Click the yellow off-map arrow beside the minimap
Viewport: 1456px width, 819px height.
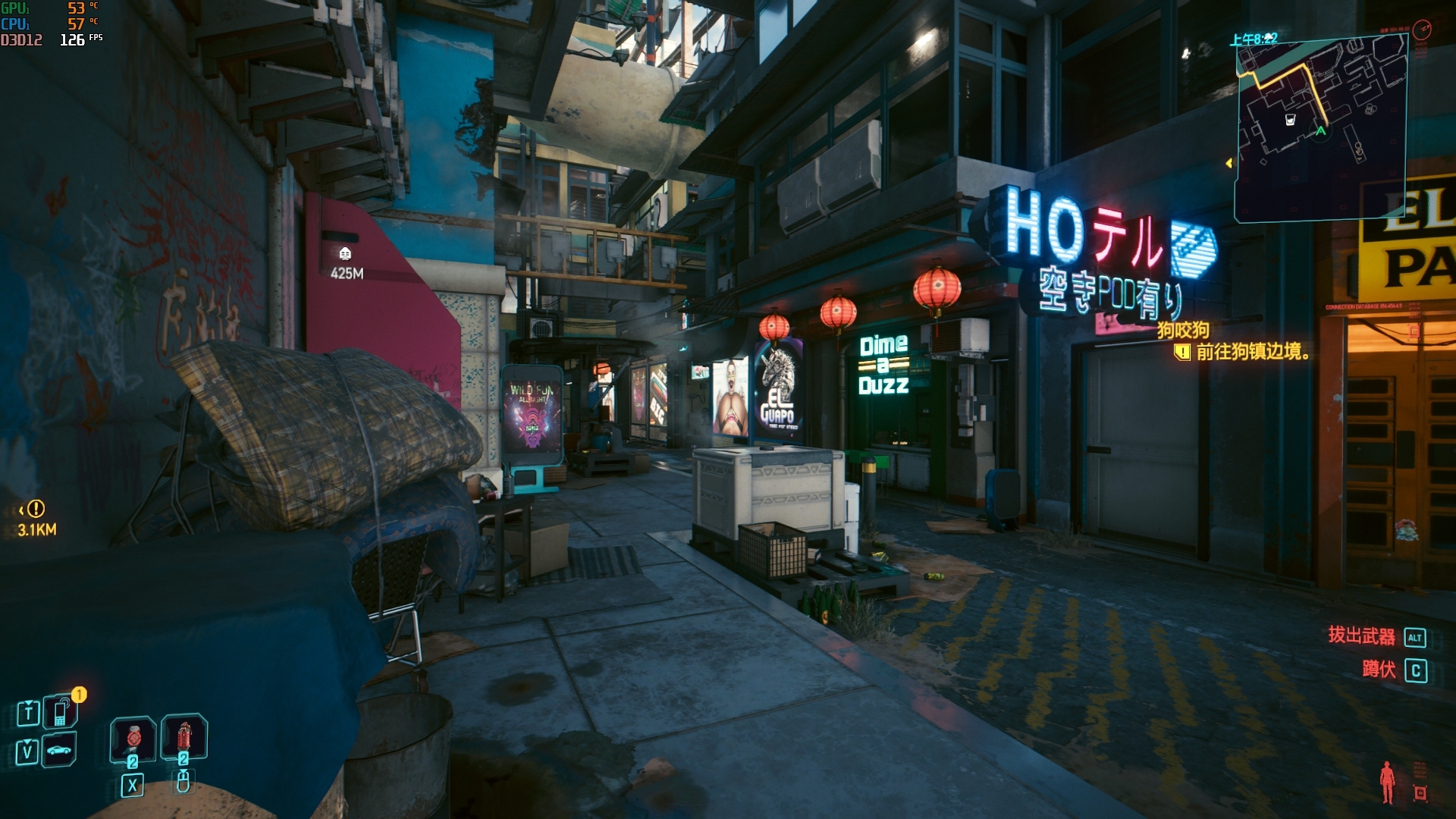coord(1229,163)
